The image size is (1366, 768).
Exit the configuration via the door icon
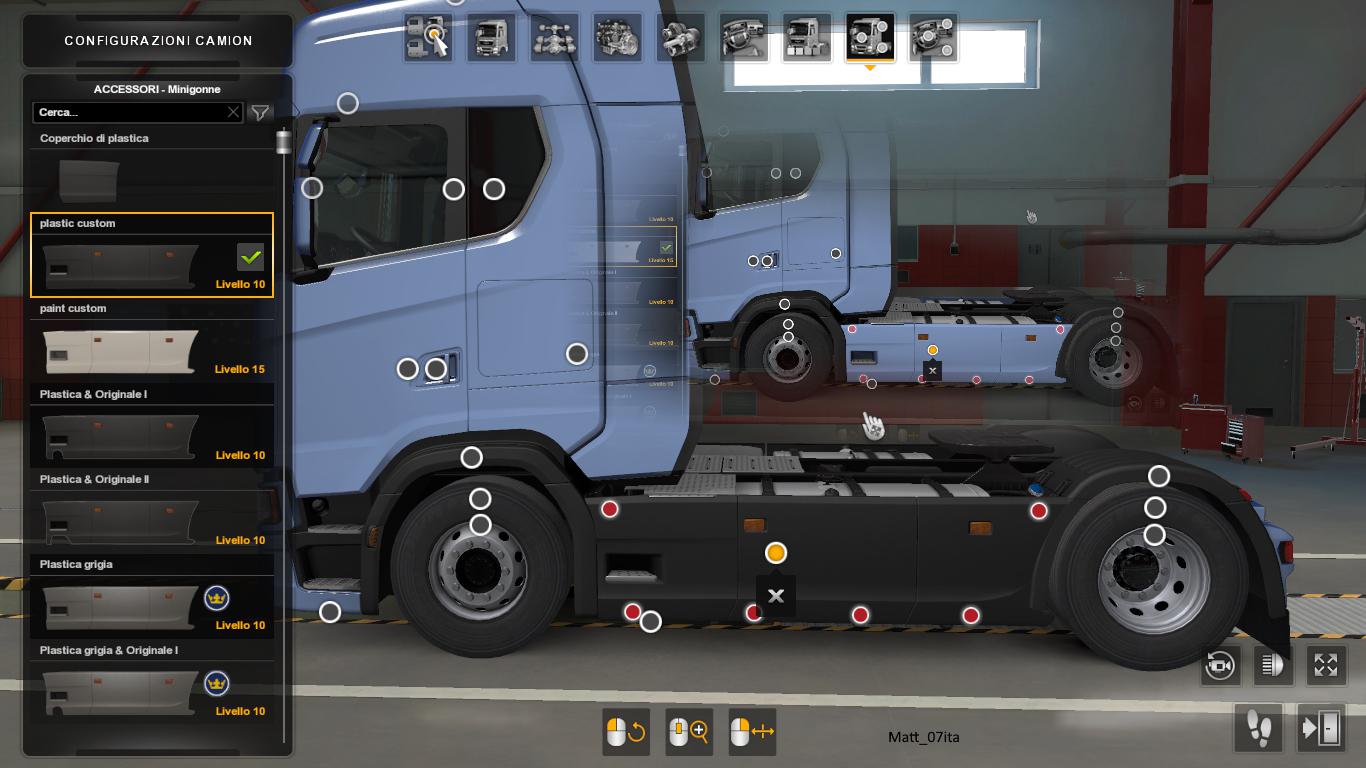(1320, 728)
